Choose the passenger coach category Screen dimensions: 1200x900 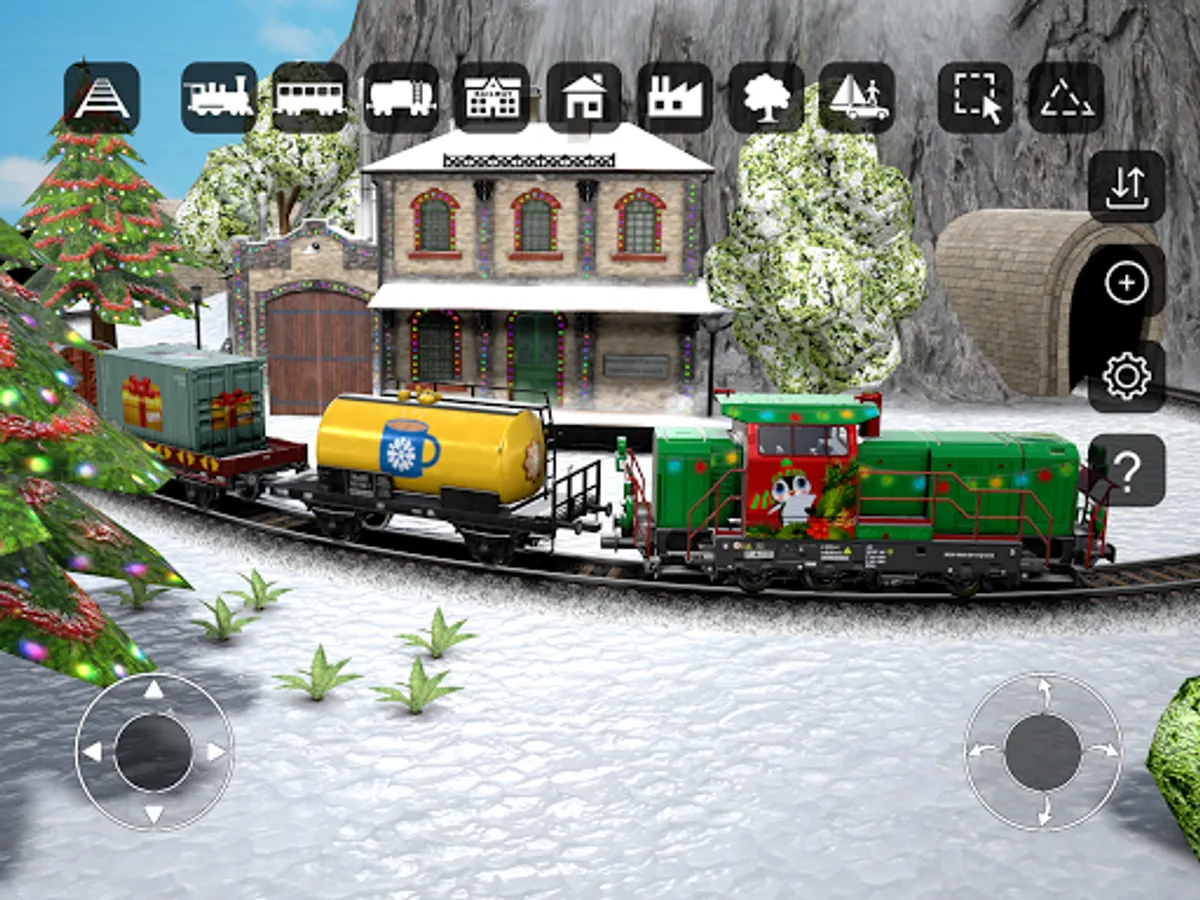tap(310, 97)
